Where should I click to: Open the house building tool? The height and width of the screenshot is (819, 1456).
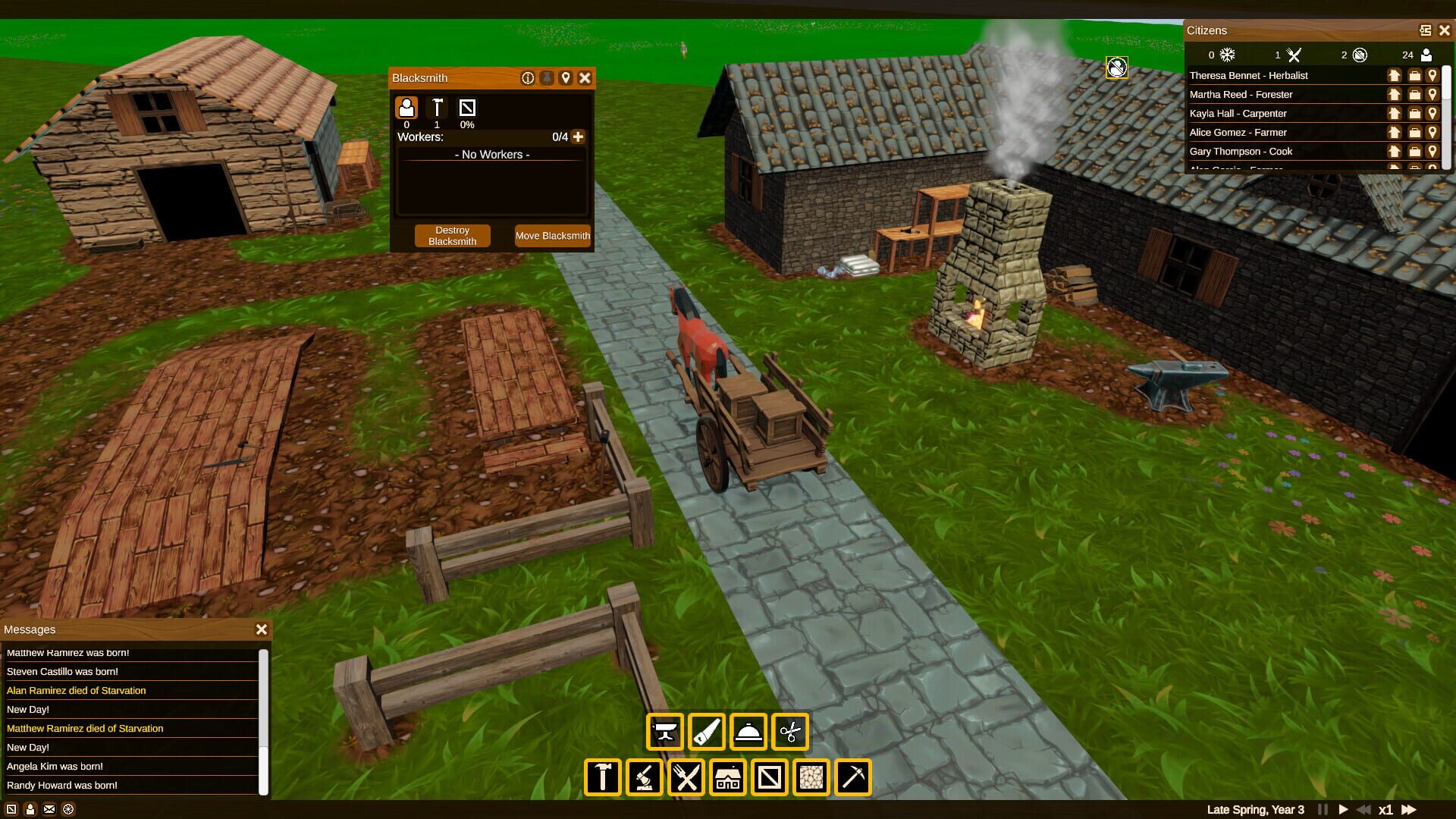pyautogui.click(x=727, y=777)
